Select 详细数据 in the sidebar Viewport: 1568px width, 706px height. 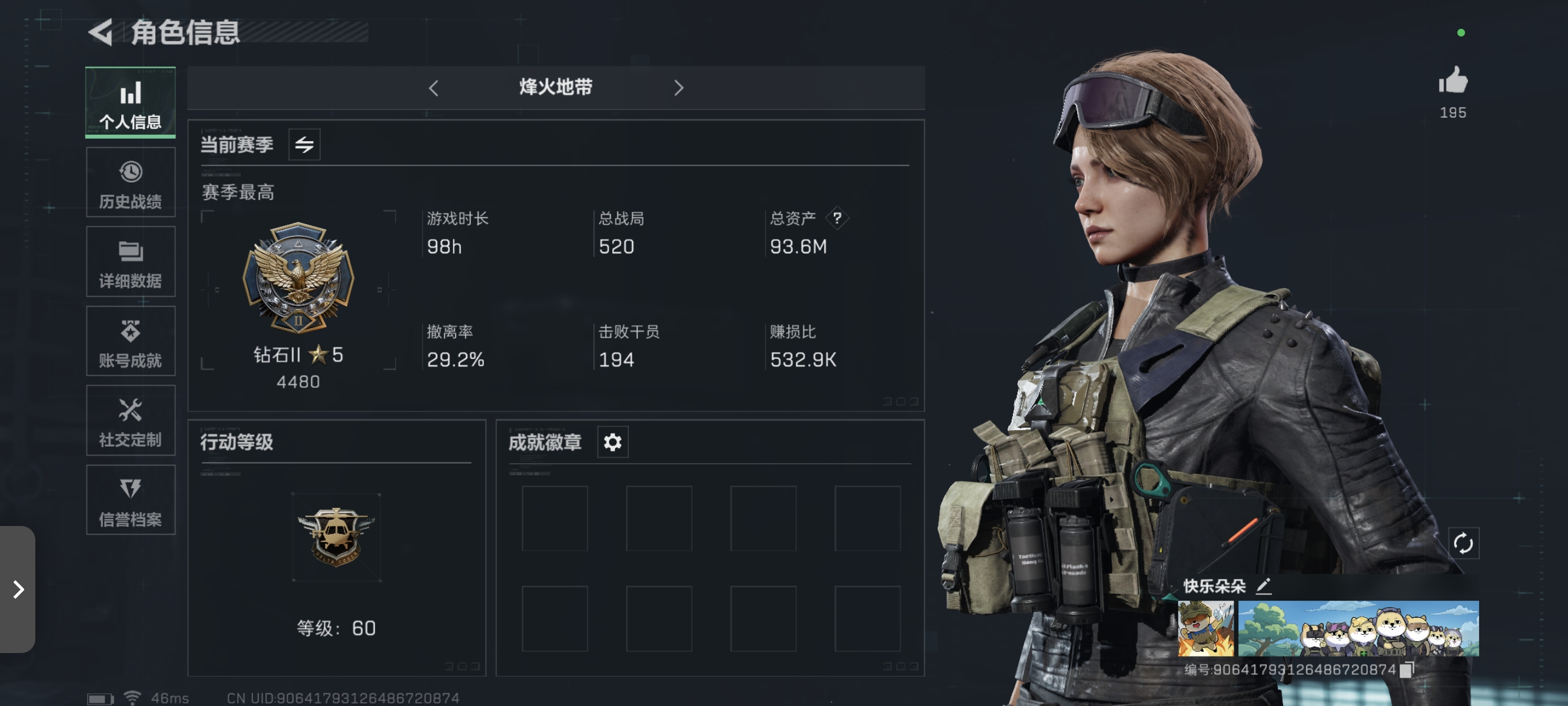pyautogui.click(x=129, y=262)
